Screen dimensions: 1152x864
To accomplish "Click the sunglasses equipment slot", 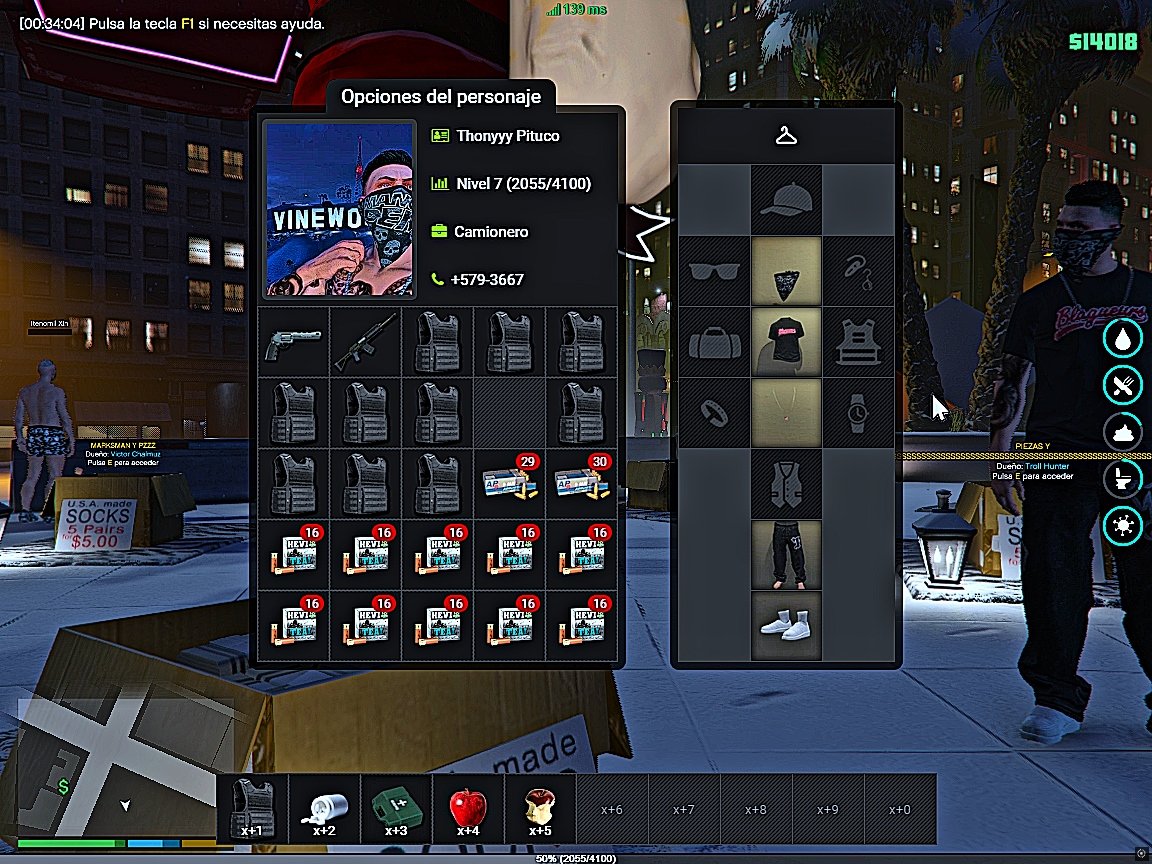I will click(715, 271).
